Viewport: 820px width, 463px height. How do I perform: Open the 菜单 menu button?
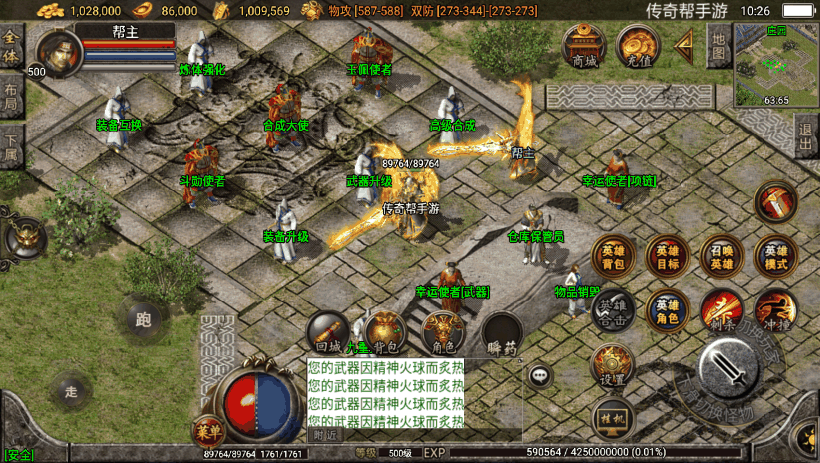[x=208, y=431]
